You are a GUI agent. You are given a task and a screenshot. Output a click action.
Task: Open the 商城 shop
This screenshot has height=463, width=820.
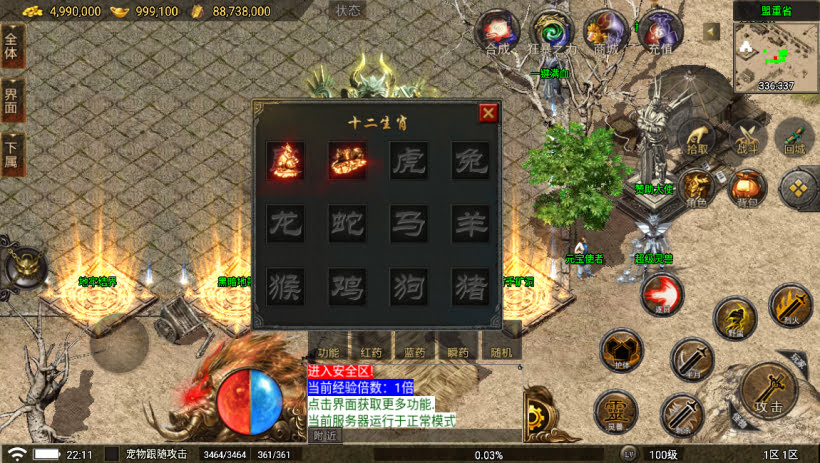click(605, 32)
